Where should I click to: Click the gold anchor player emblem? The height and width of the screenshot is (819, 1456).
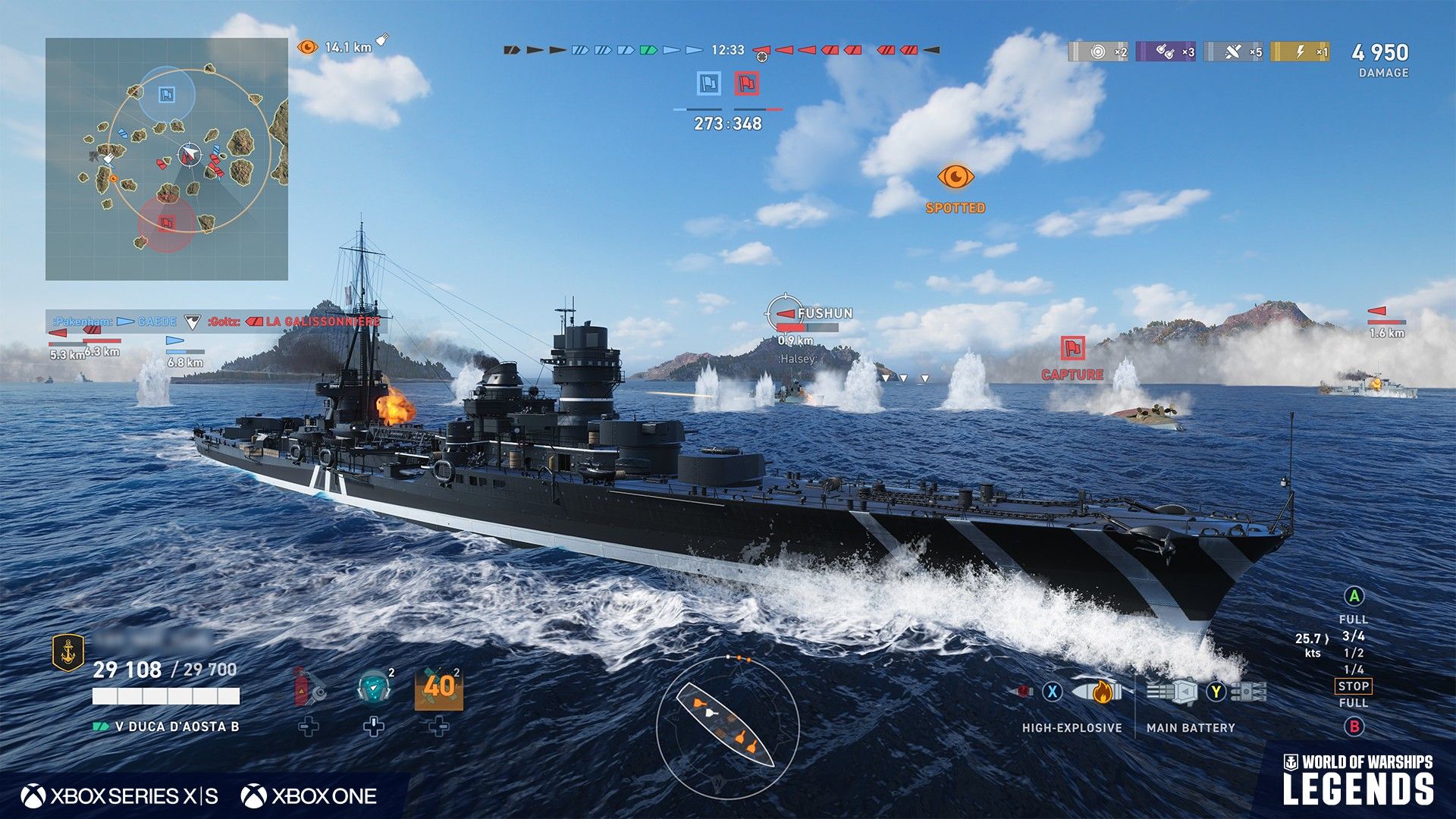68,652
